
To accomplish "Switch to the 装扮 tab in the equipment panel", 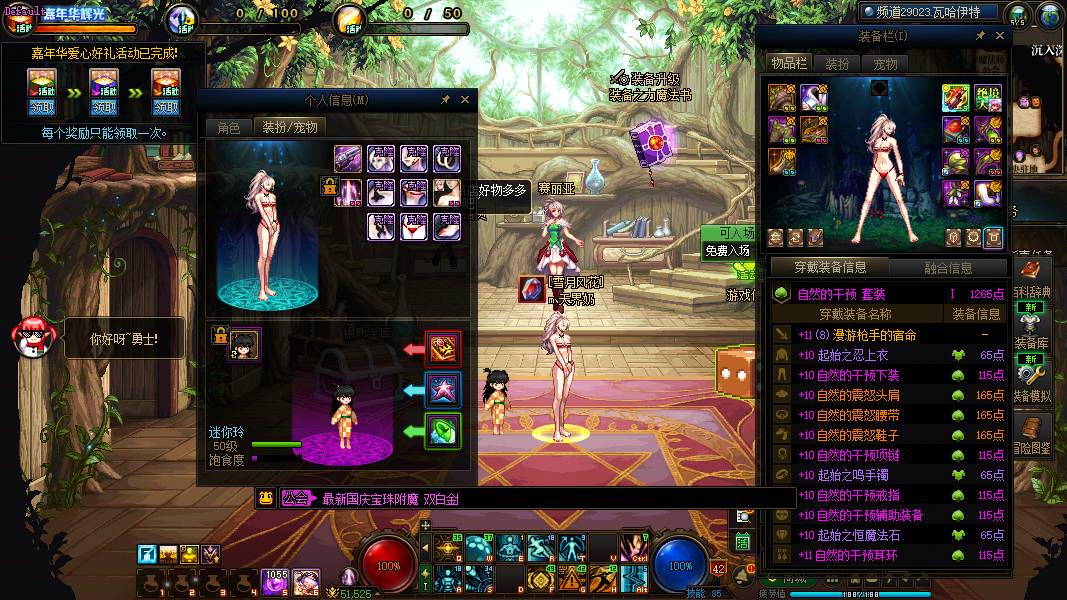I will (x=838, y=63).
